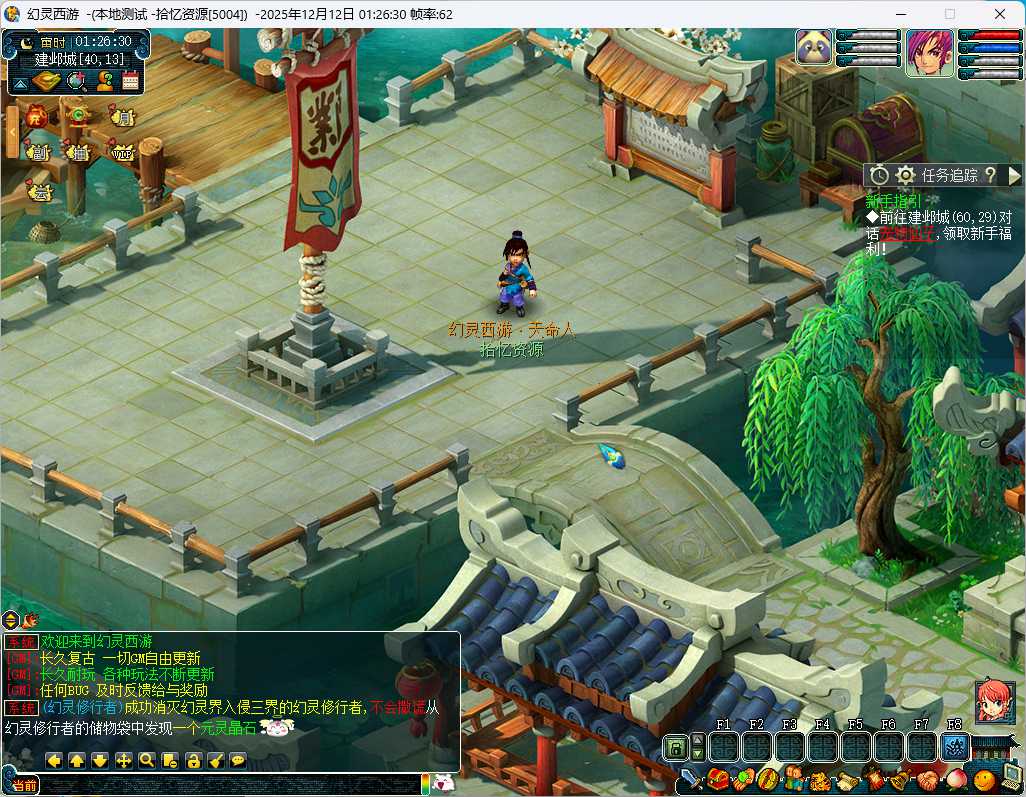Screen dimensions: 1026x797
Task: Close the game window
Action: (x=1001, y=14)
